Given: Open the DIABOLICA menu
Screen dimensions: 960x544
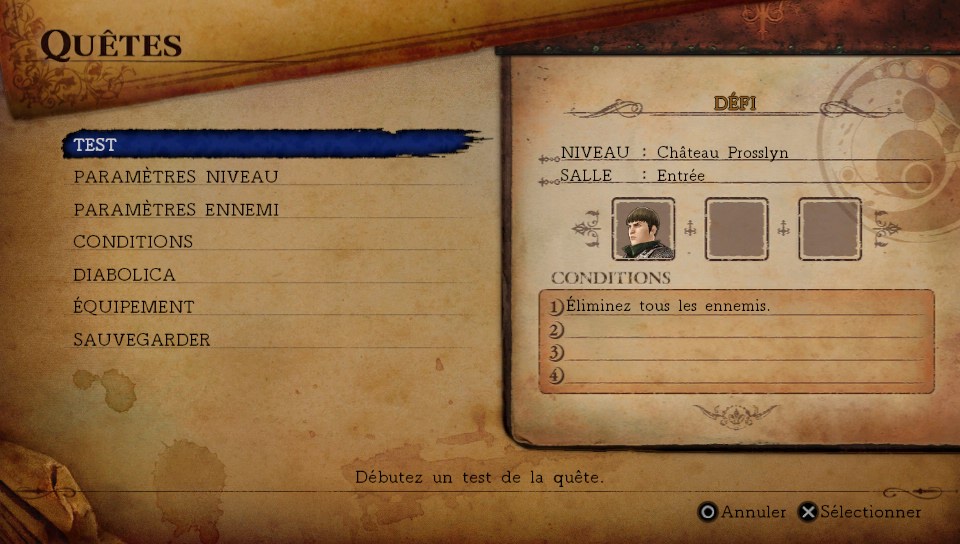Looking at the screenshot, I should click(x=124, y=275).
